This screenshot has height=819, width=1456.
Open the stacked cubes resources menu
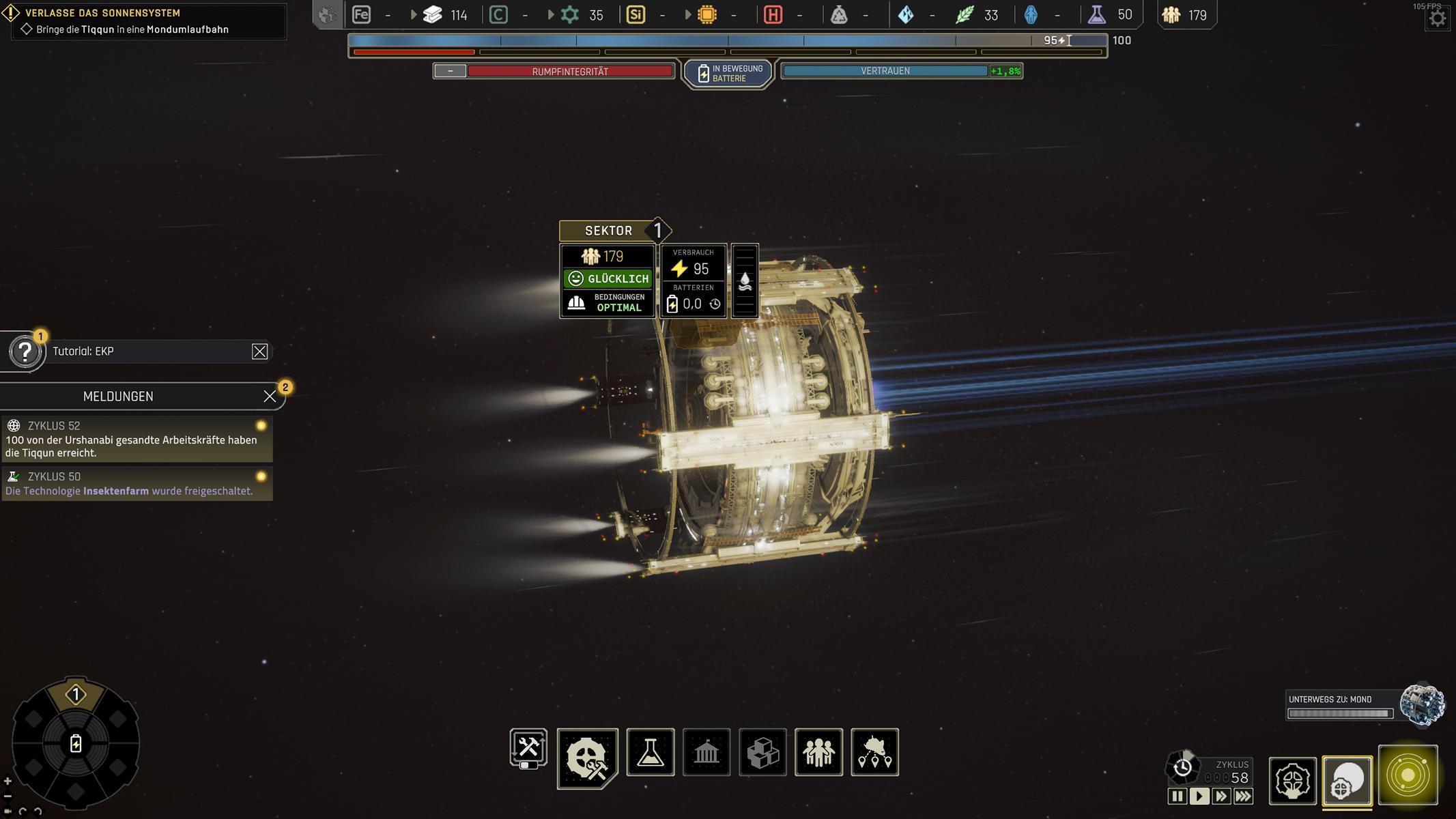762,752
